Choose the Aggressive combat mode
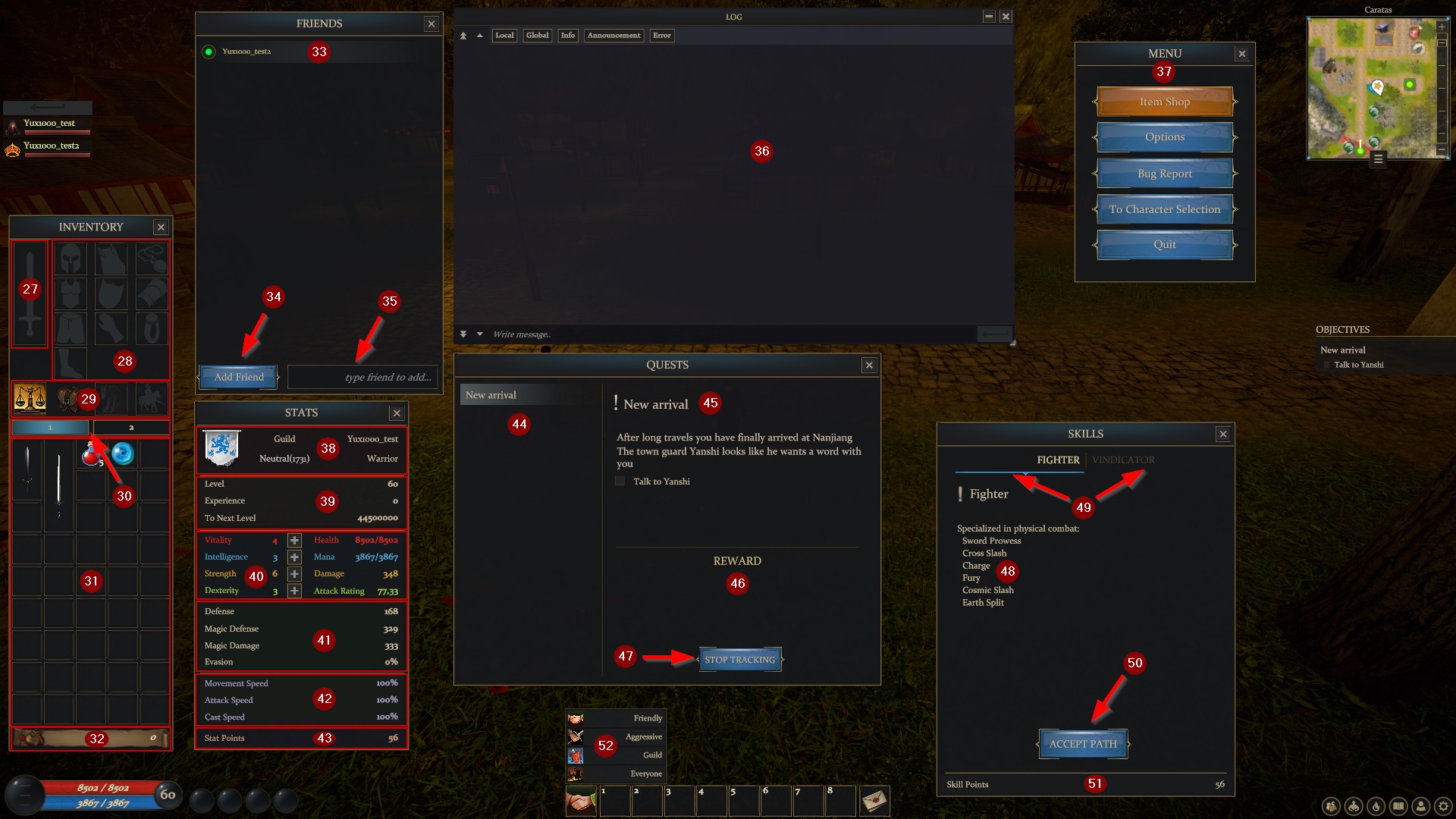 [x=616, y=736]
